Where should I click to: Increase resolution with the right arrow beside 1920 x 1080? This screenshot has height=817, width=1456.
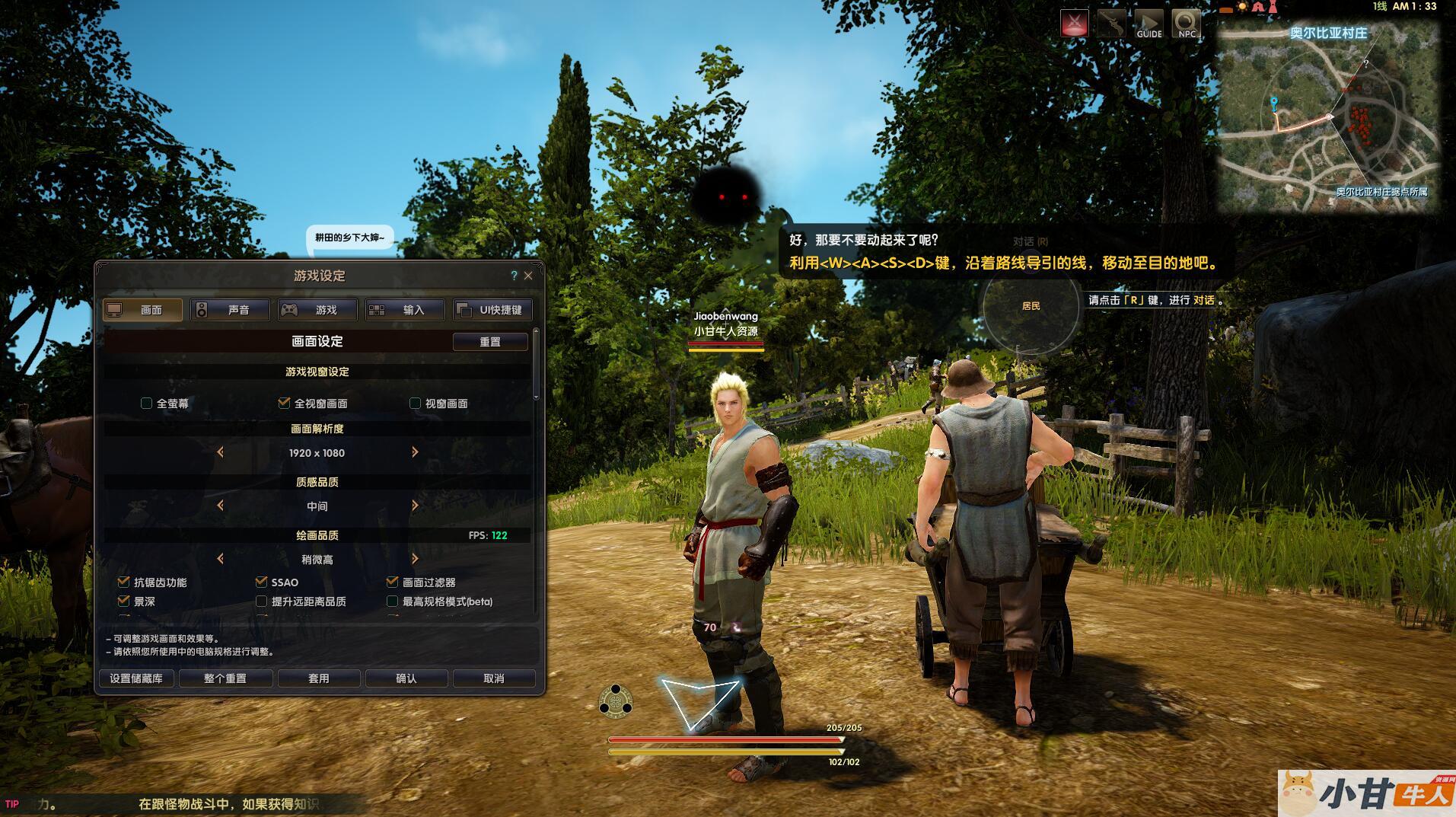(x=415, y=452)
